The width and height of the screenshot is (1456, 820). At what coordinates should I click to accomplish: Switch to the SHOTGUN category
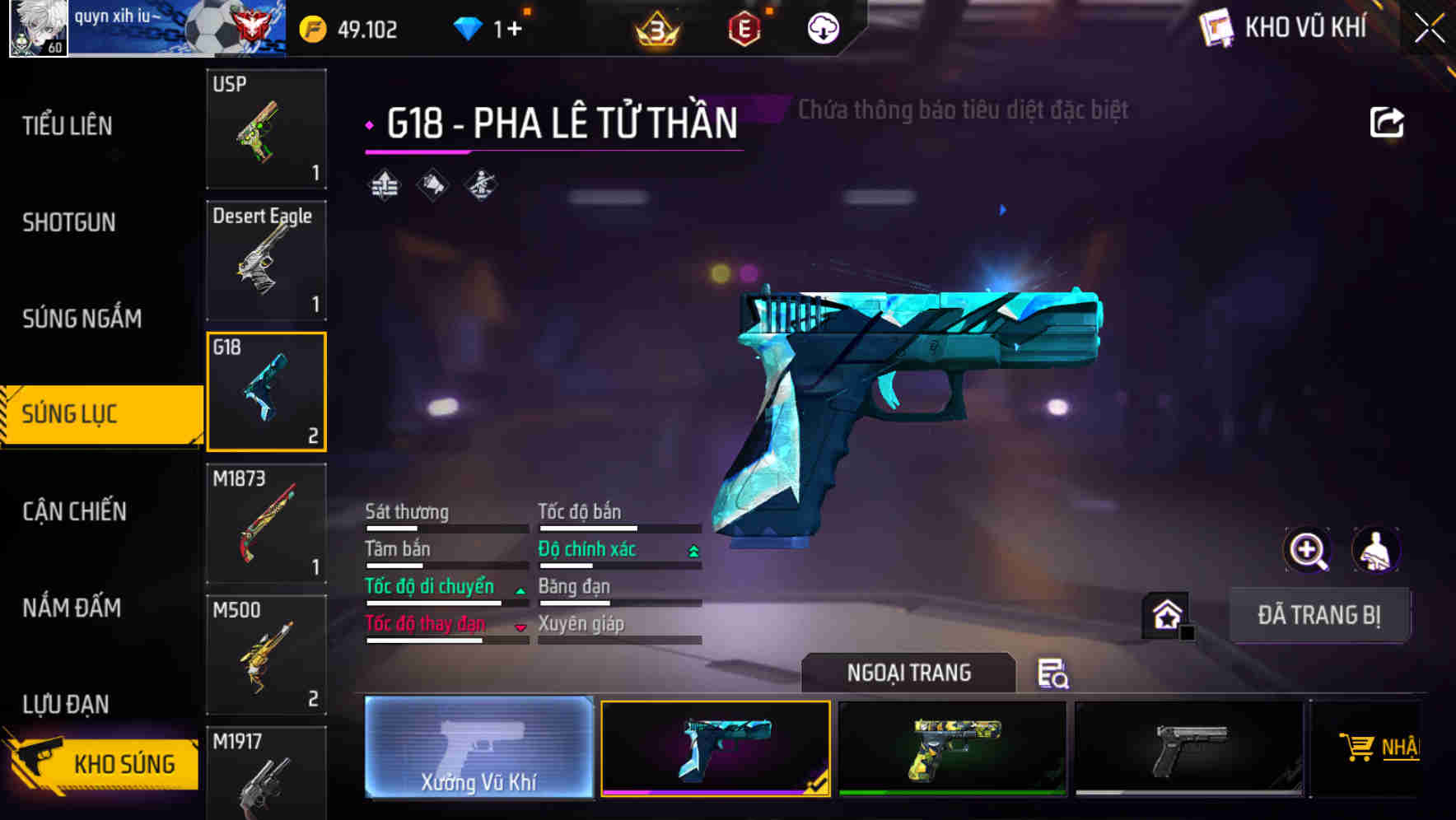tap(69, 222)
